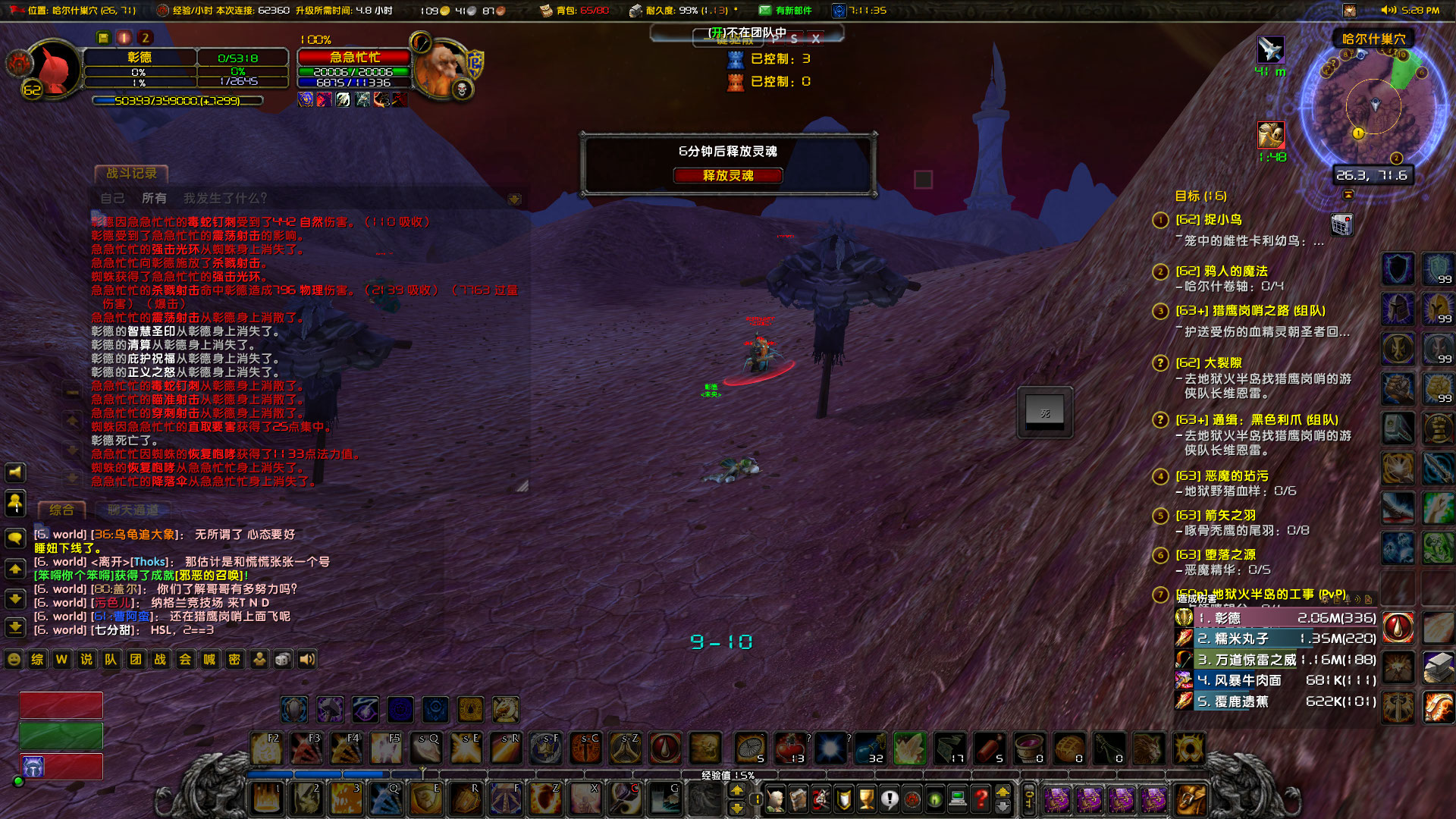
Task: Open the game main menu computer icon
Action: (x=958, y=800)
